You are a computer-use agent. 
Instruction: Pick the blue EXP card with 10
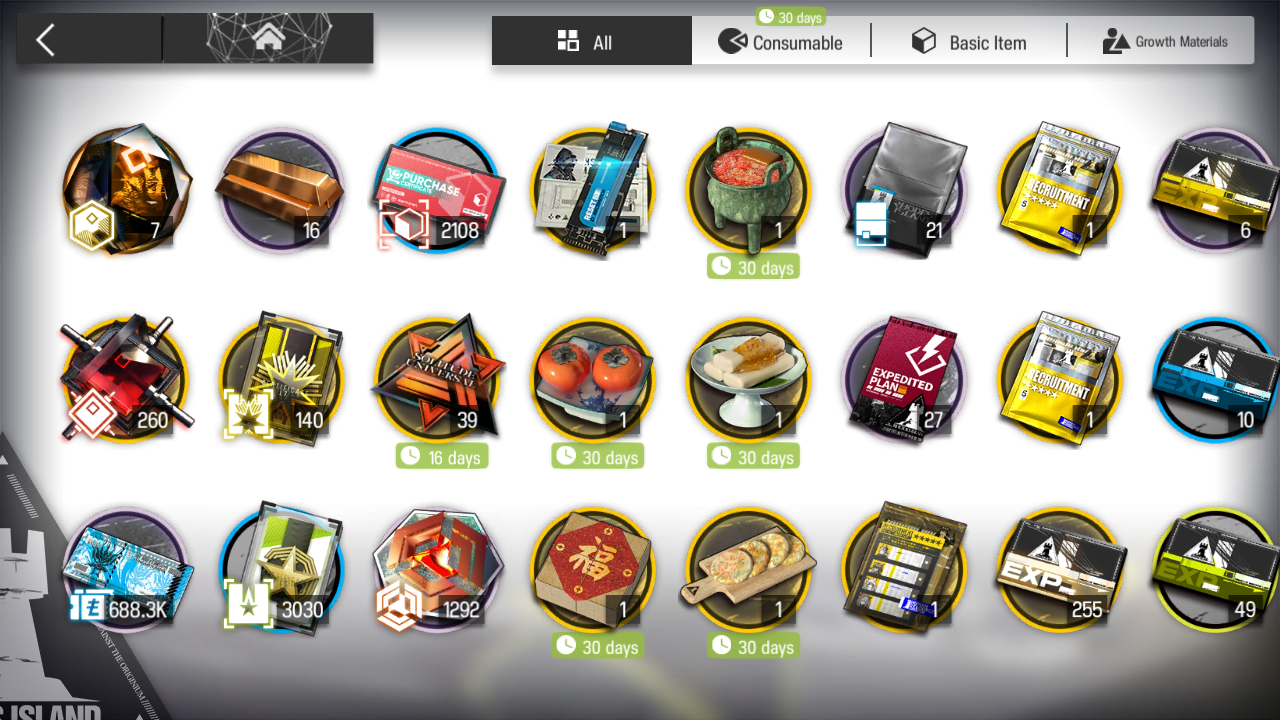(1215, 380)
